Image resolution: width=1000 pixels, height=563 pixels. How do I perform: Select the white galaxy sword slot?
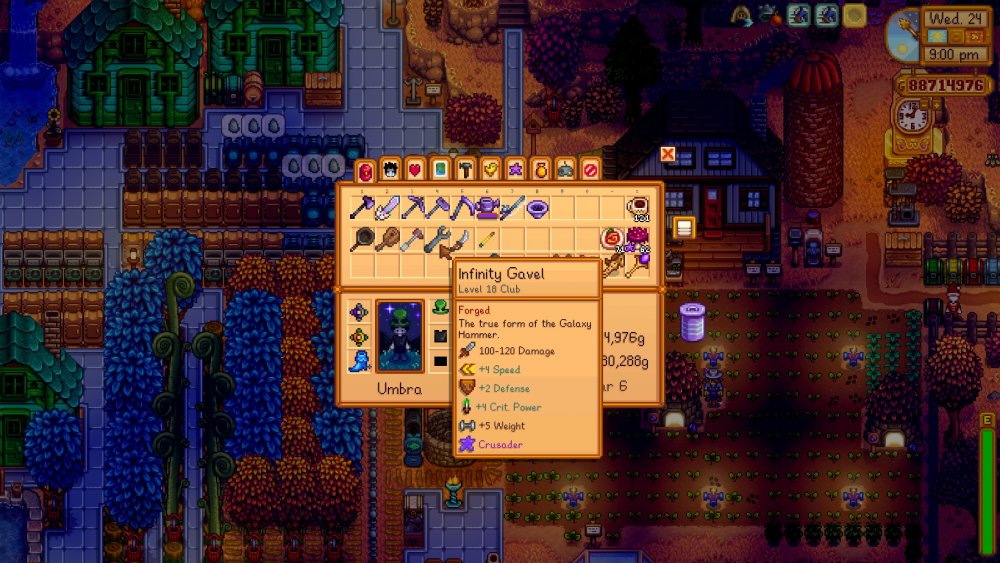tap(387, 208)
